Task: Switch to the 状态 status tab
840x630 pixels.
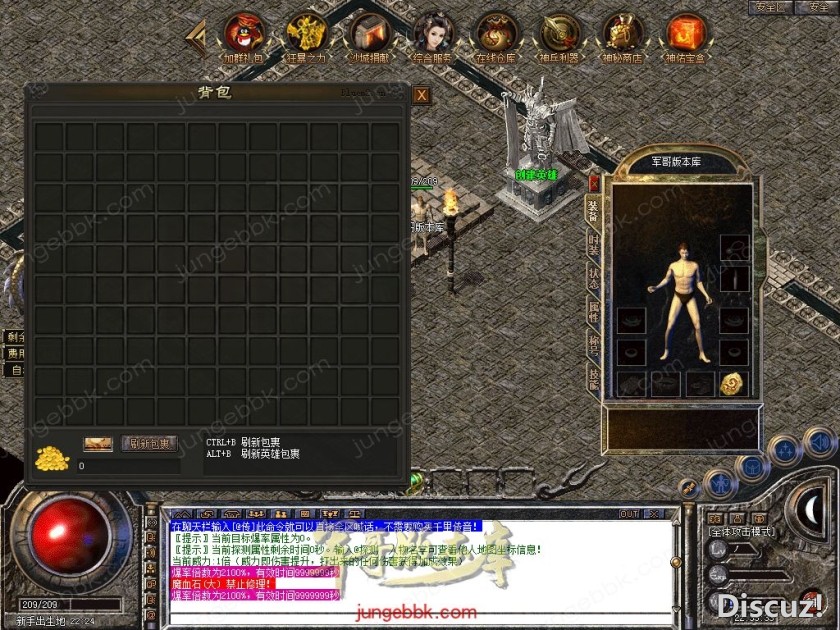Action: point(593,276)
